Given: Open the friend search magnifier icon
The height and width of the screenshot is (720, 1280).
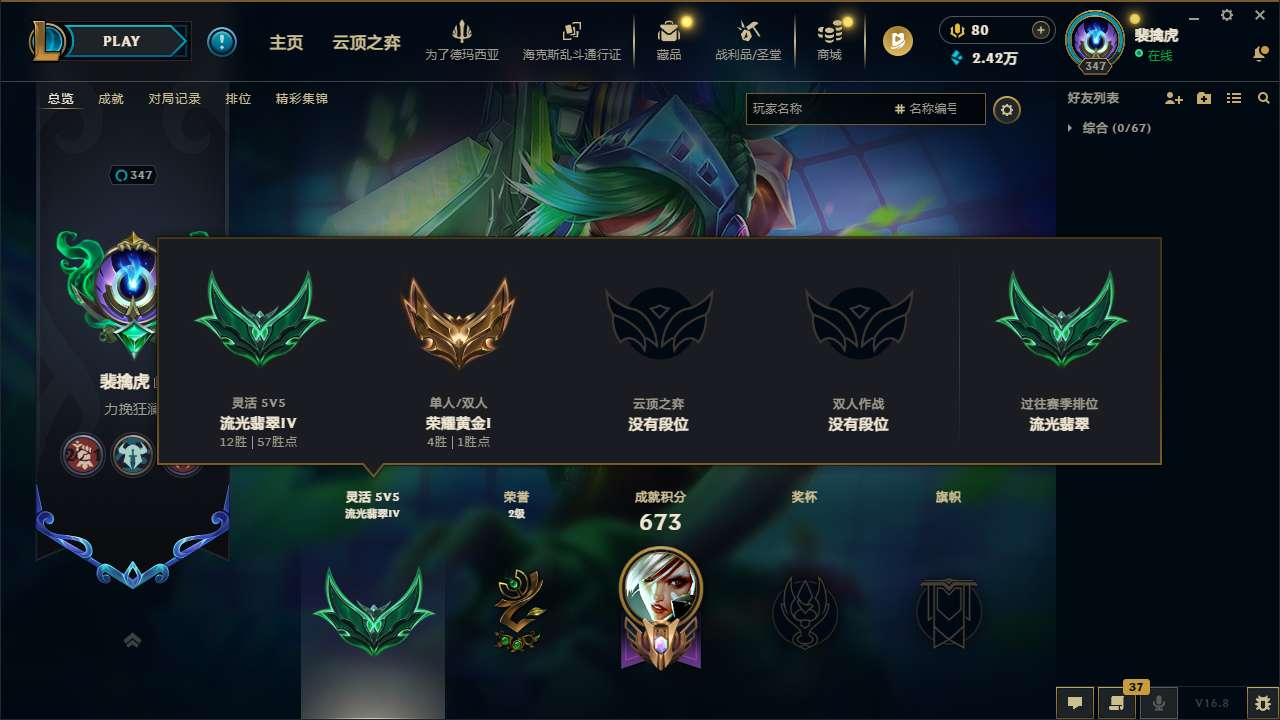Looking at the screenshot, I should point(1263,98).
